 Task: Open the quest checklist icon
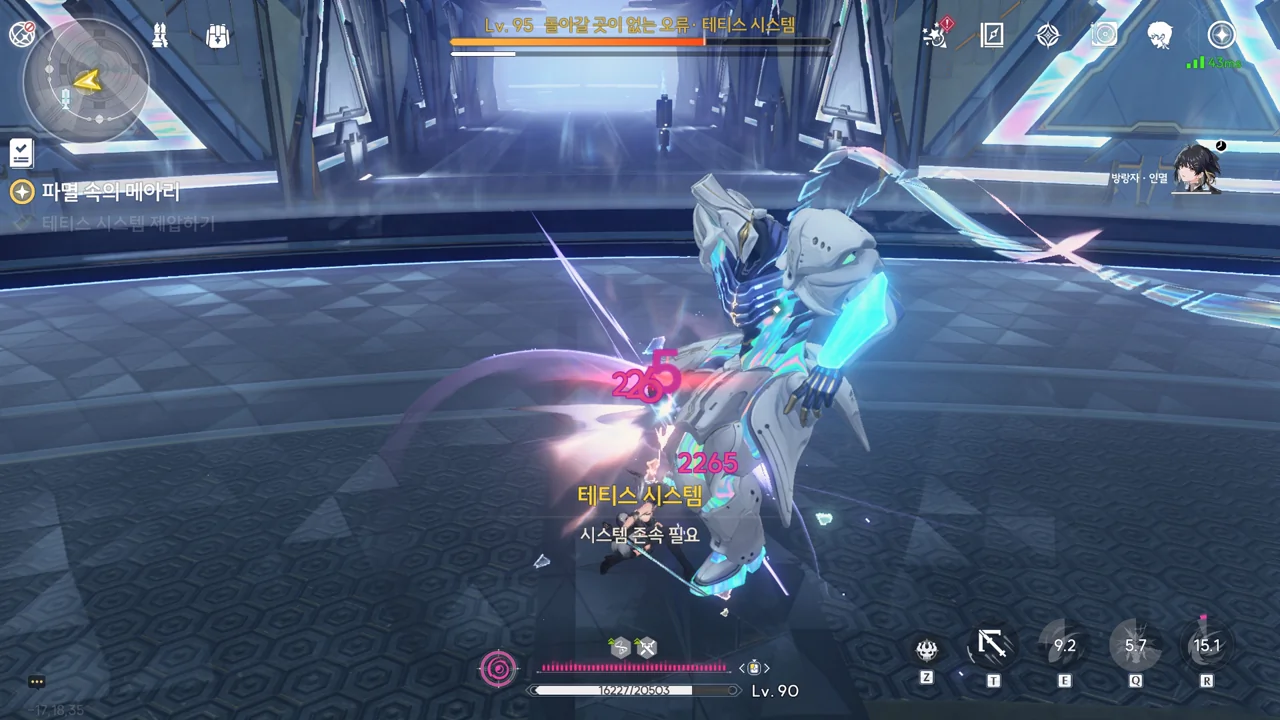click(x=21, y=153)
